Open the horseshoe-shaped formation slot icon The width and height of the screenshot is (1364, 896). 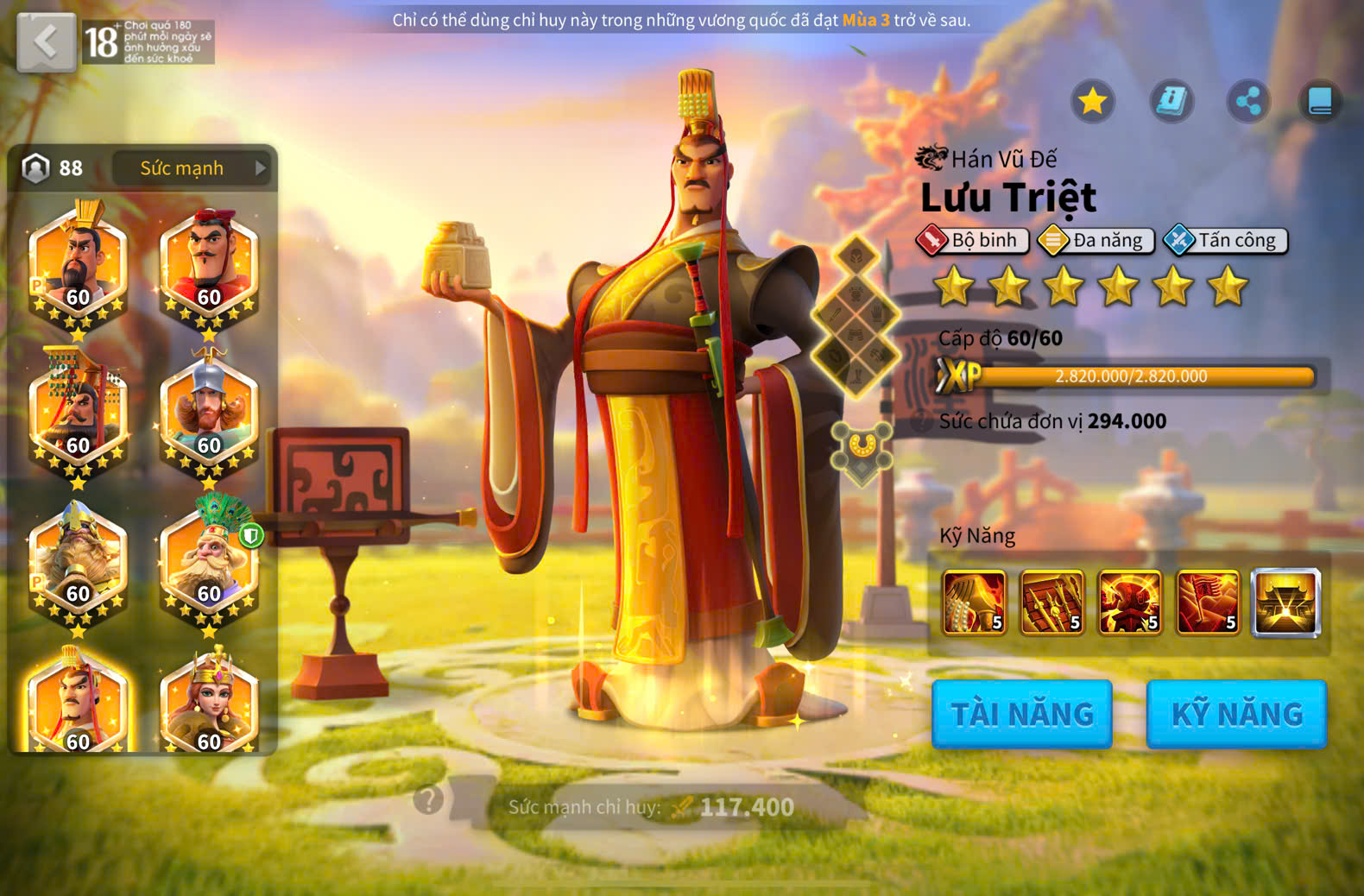click(x=861, y=450)
